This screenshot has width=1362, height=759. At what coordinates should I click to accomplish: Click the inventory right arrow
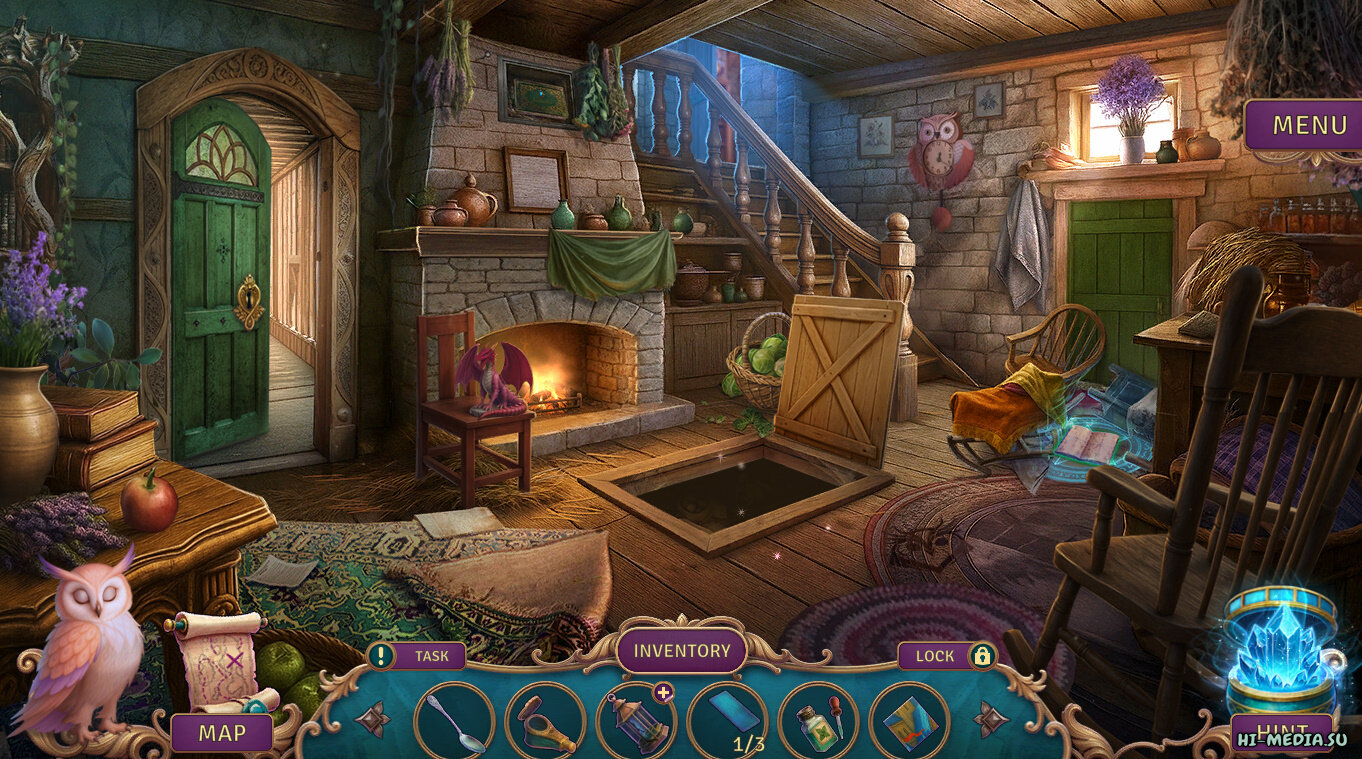pyautogui.click(x=990, y=718)
